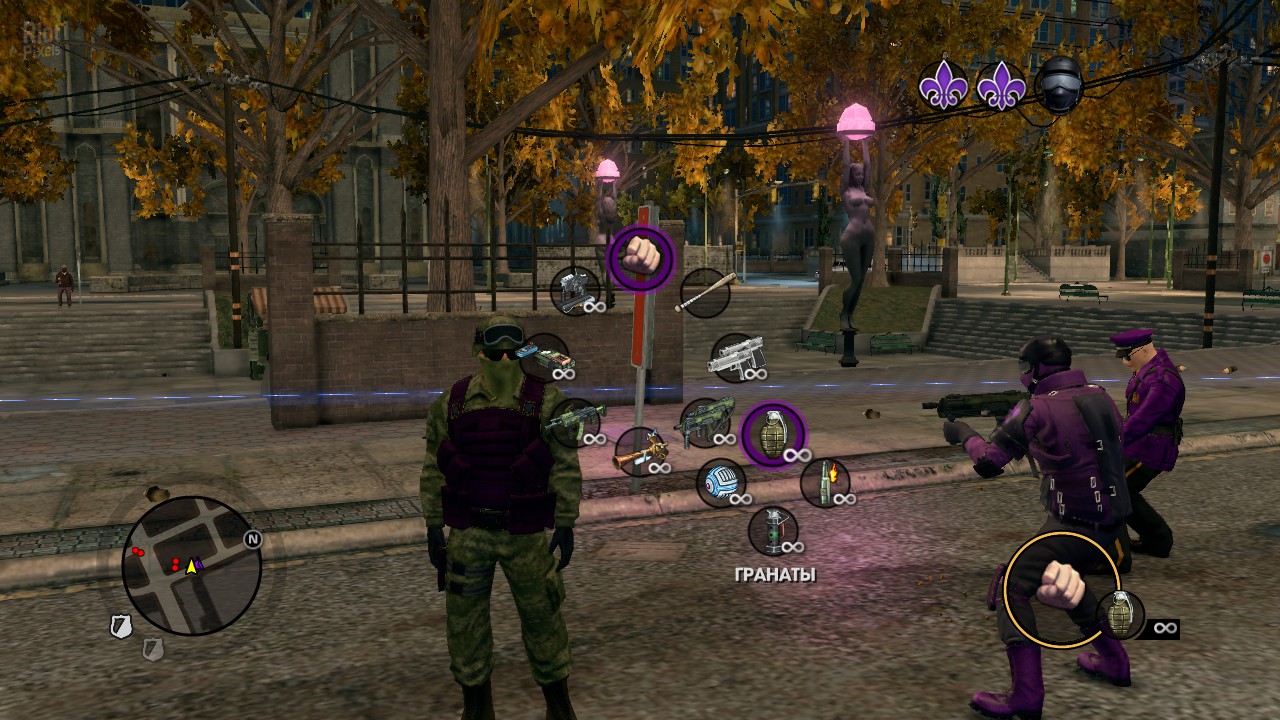Choose the molotov cocktail slot
Screen dimensions: 1280x720
point(825,482)
